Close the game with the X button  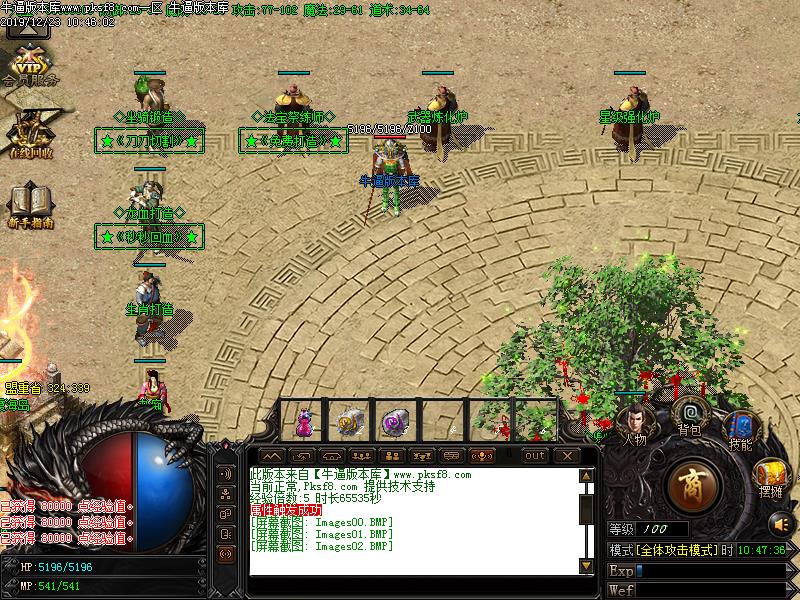tap(567, 456)
